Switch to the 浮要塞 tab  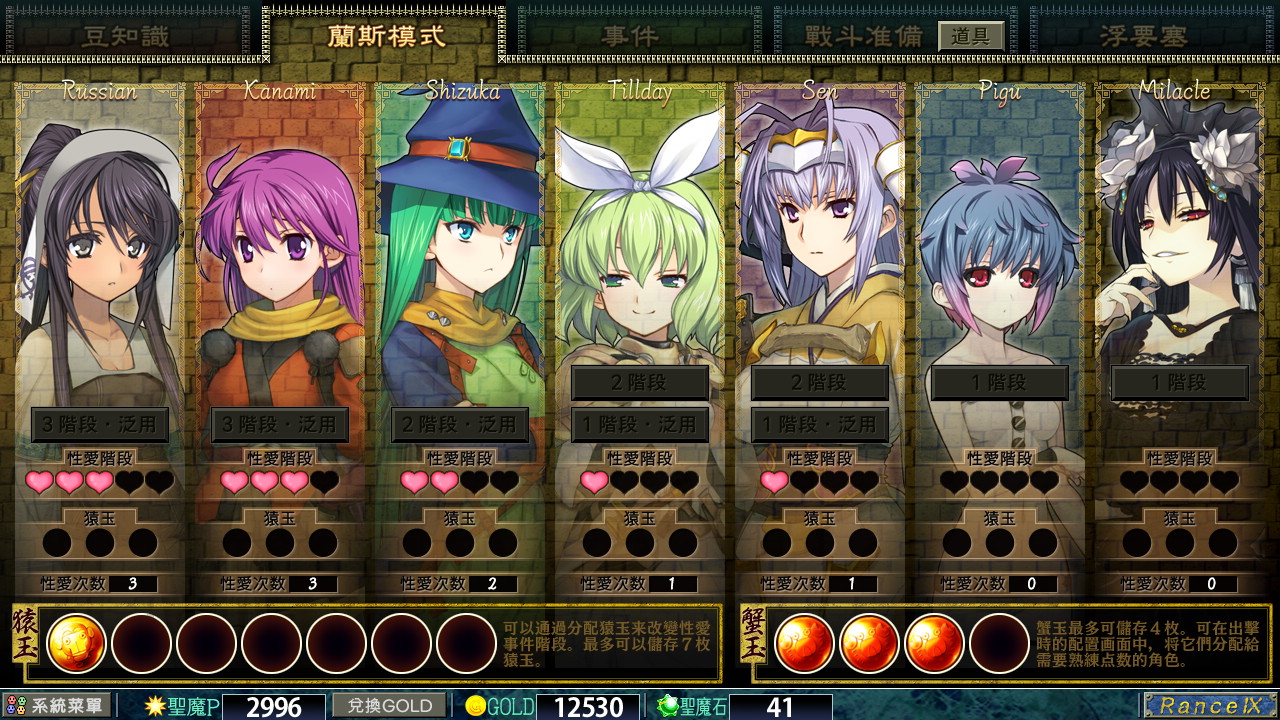[1140, 32]
